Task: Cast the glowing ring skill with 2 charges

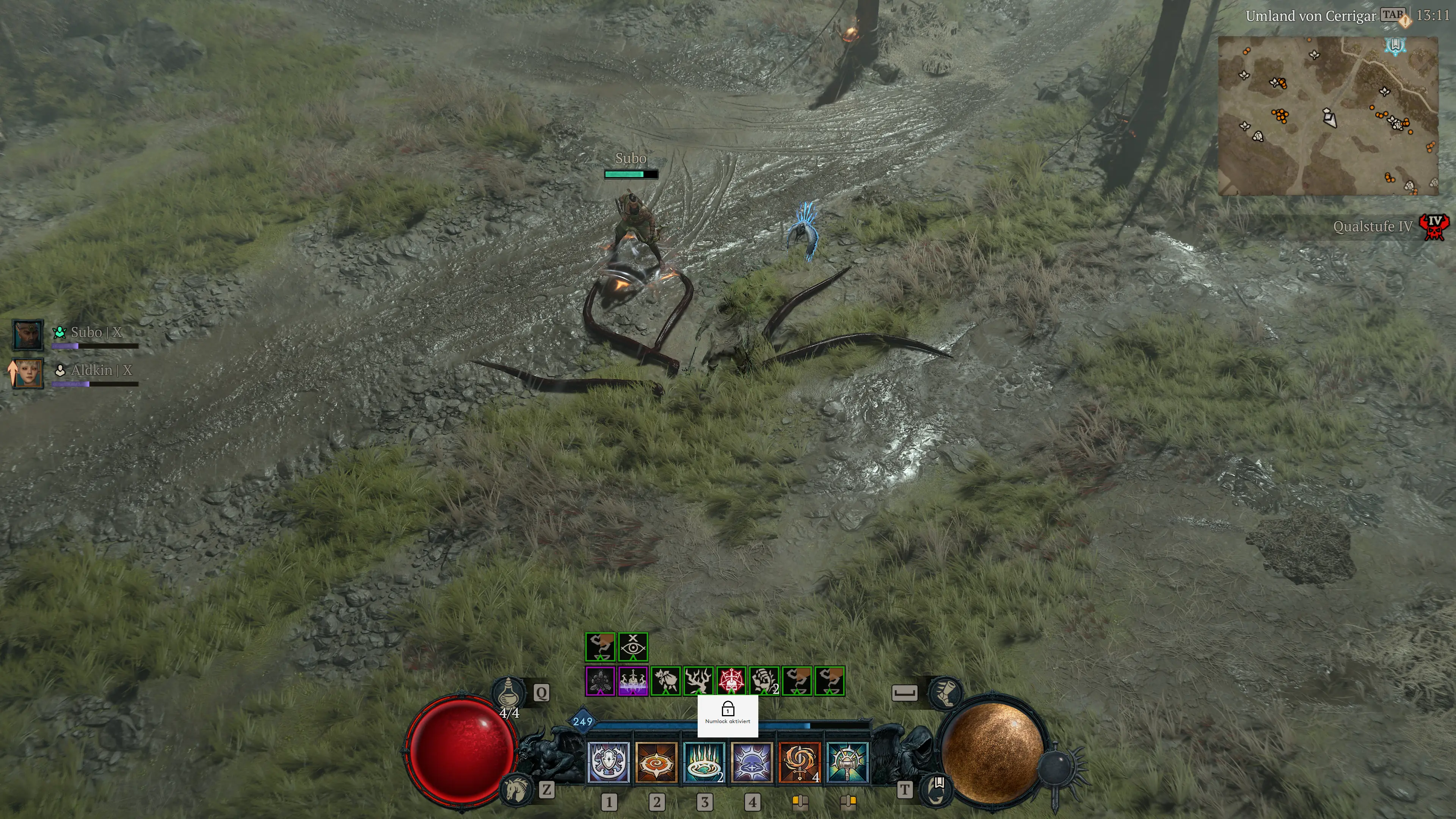Action: (x=704, y=763)
